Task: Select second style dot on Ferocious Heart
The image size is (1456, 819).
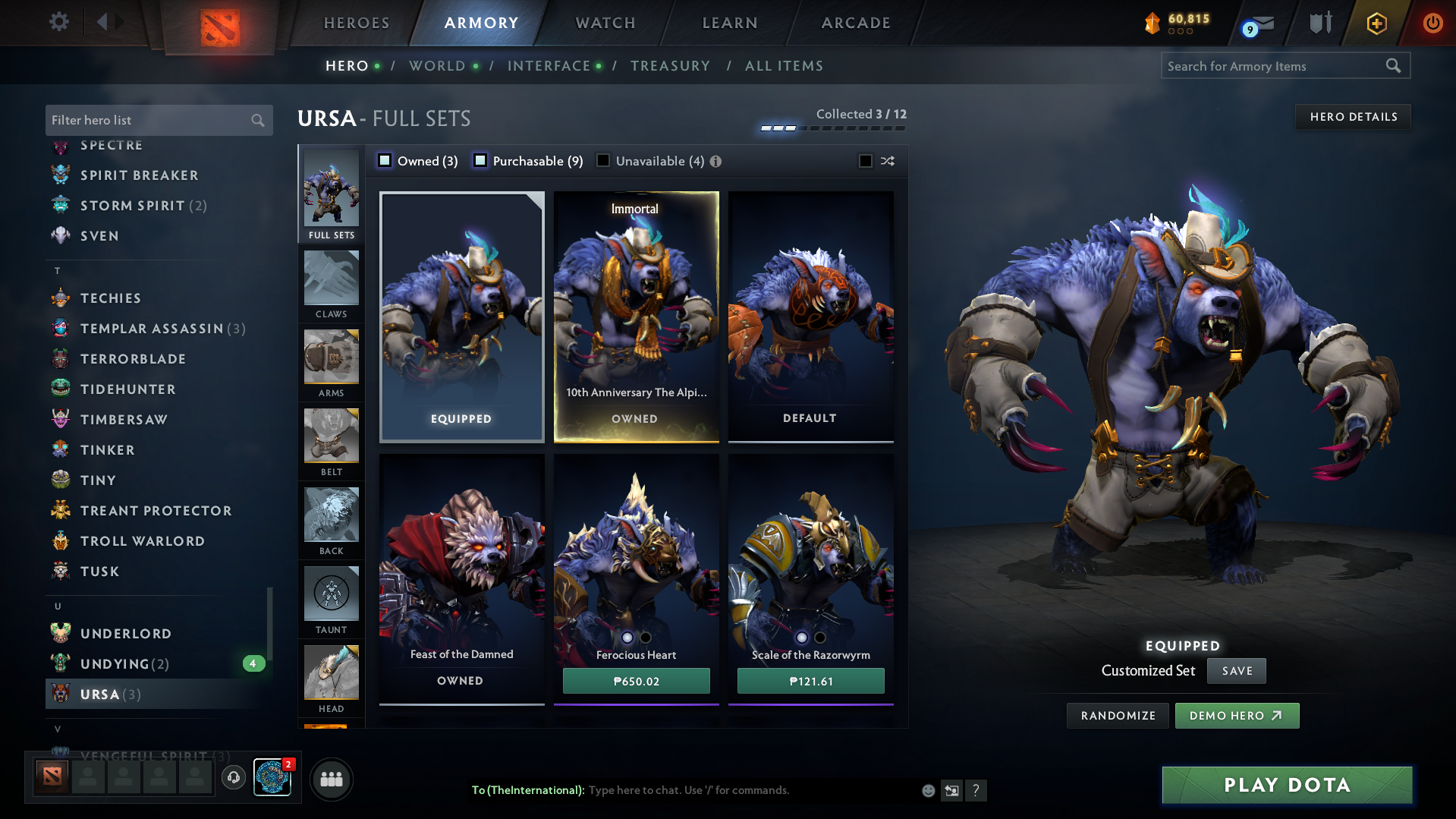Action: (x=646, y=638)
